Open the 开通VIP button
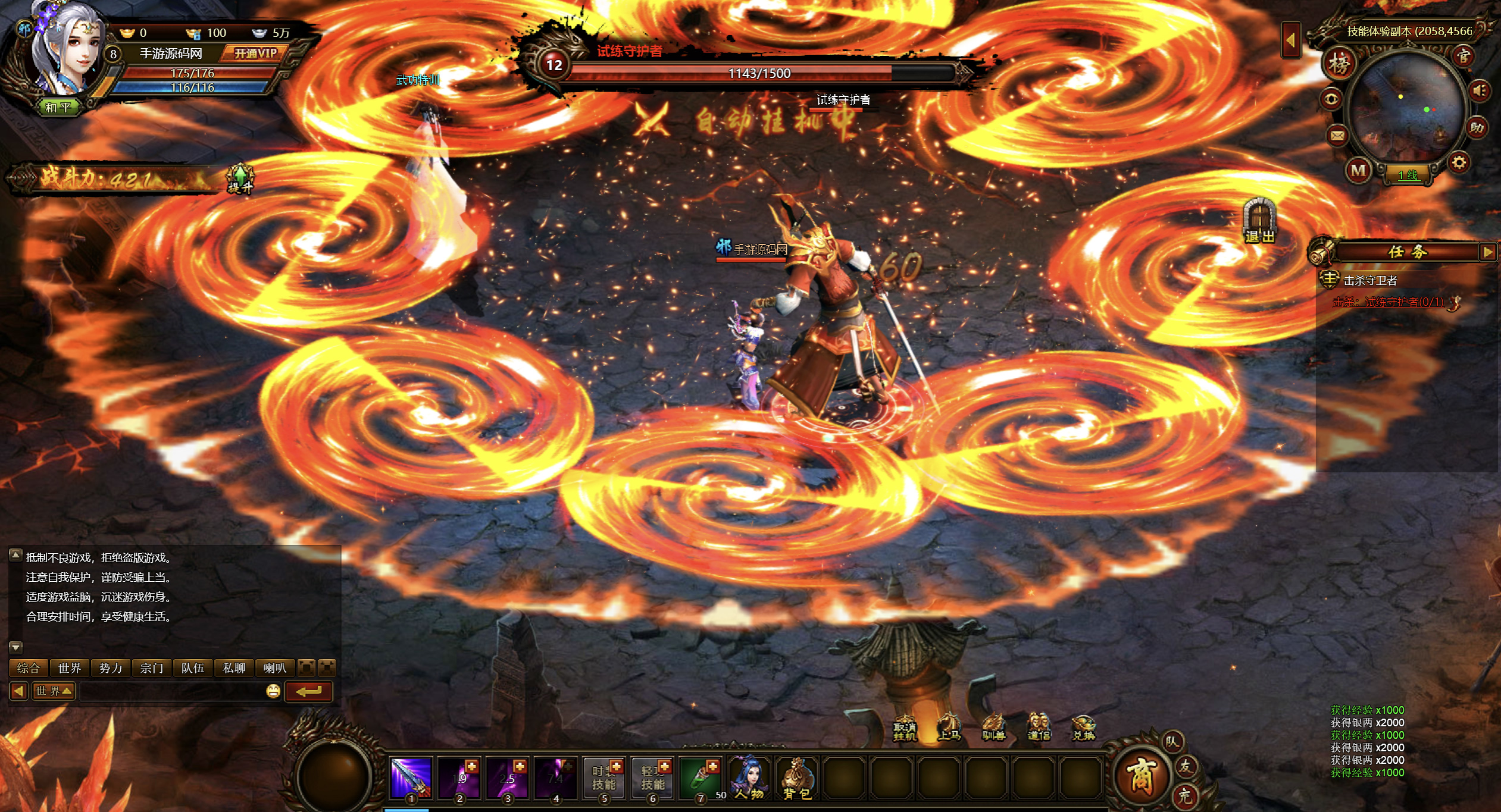The height and width of the screenshot is (812, 1501). (x=255, y=54)
